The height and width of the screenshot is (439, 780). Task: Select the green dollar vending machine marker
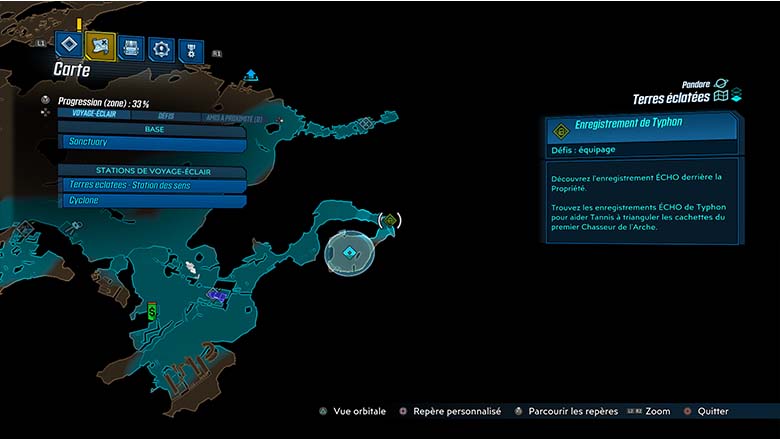(x=151, y=310)
